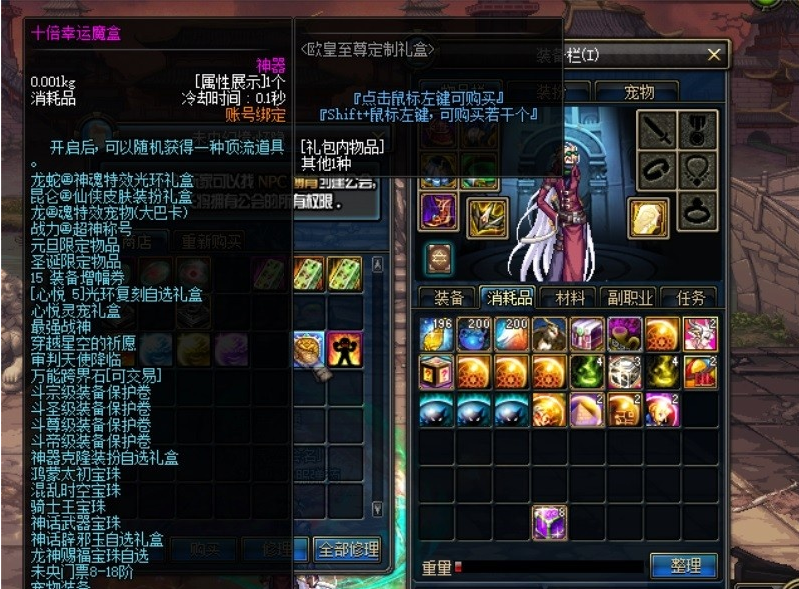This screenshot has width=799, height=589.
Task: Click the 整理 sort inventory button
Action: (684, 566)
